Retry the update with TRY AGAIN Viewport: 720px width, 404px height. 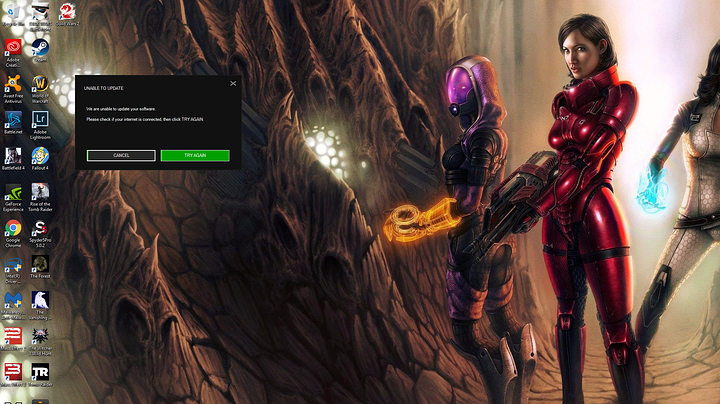point(195,156)
